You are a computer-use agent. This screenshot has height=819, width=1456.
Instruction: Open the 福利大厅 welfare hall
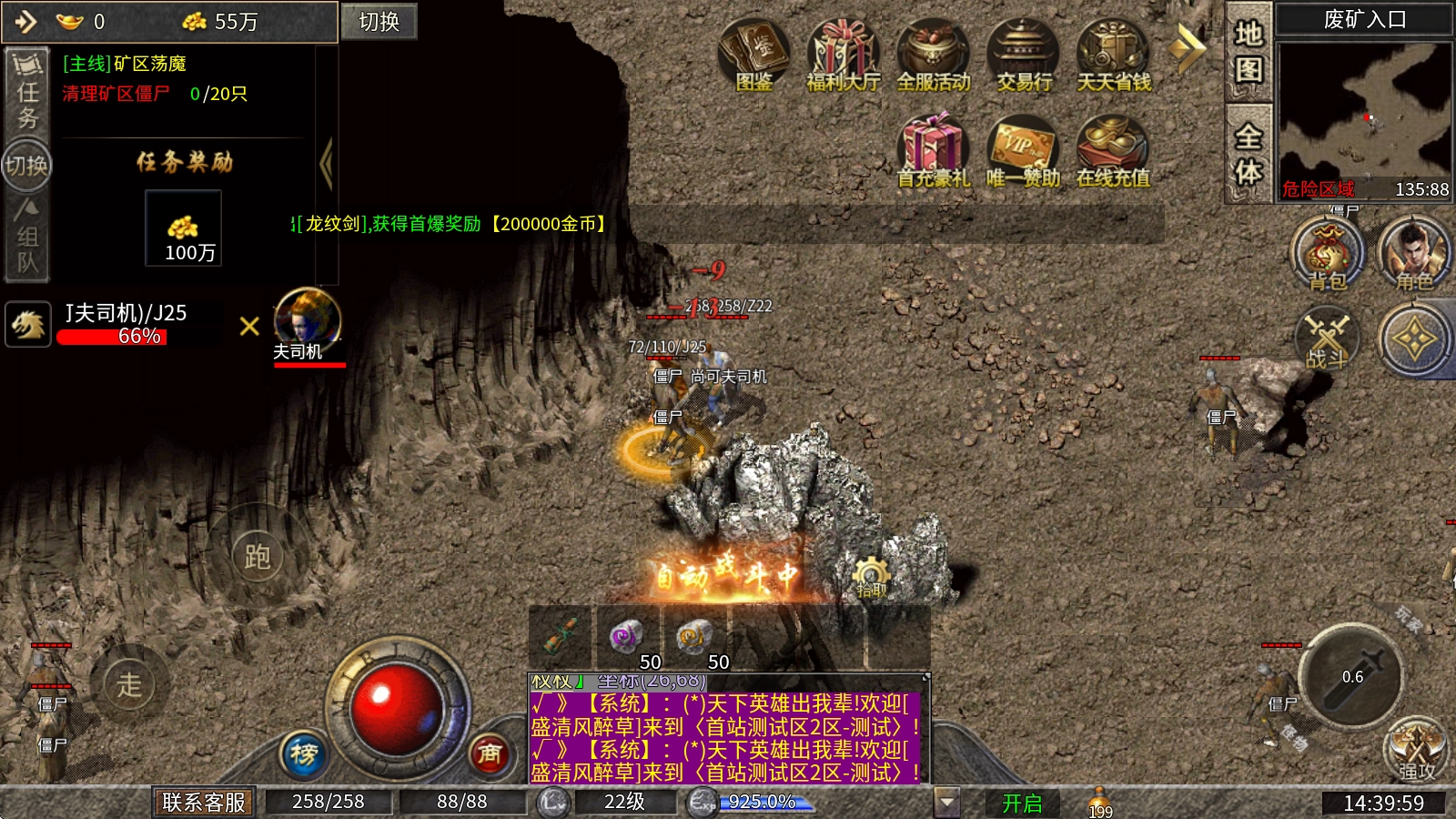(x=843, y=55)
